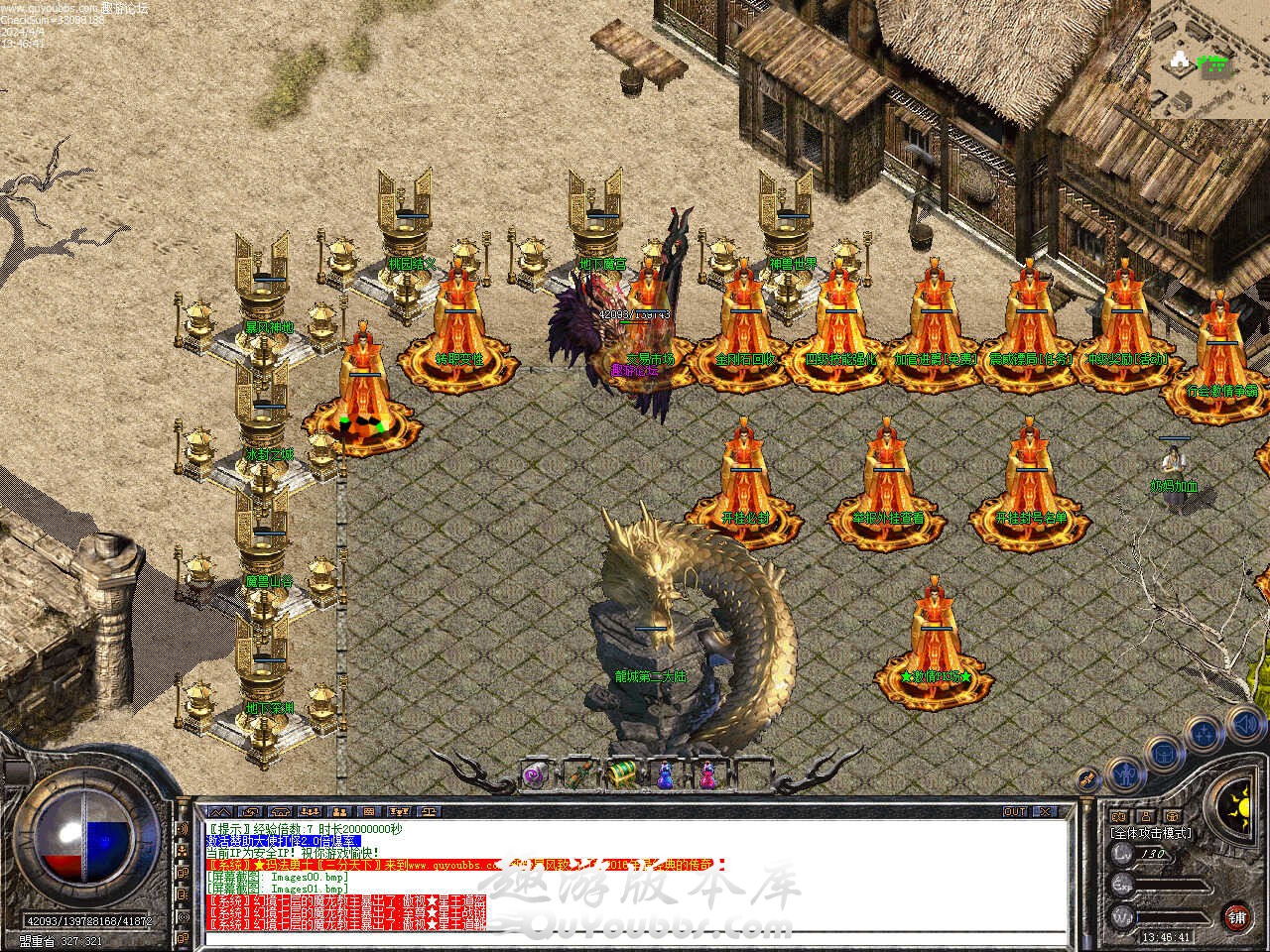Open the red shop button
This screenshot has height=952, width=1270.
(1236, 915)
